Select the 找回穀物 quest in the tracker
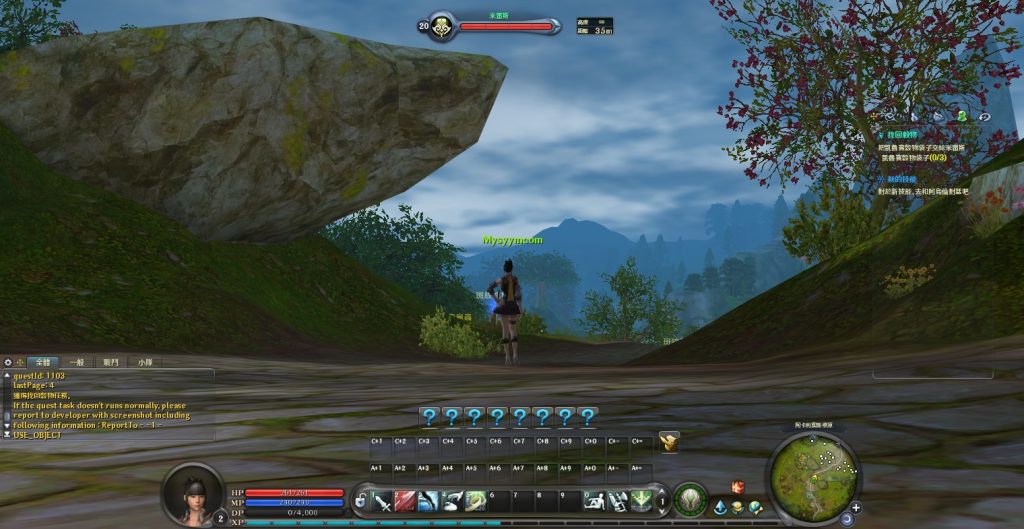Image resolution: width=1024 pixels, height=529 pixels. click(900, 134)
